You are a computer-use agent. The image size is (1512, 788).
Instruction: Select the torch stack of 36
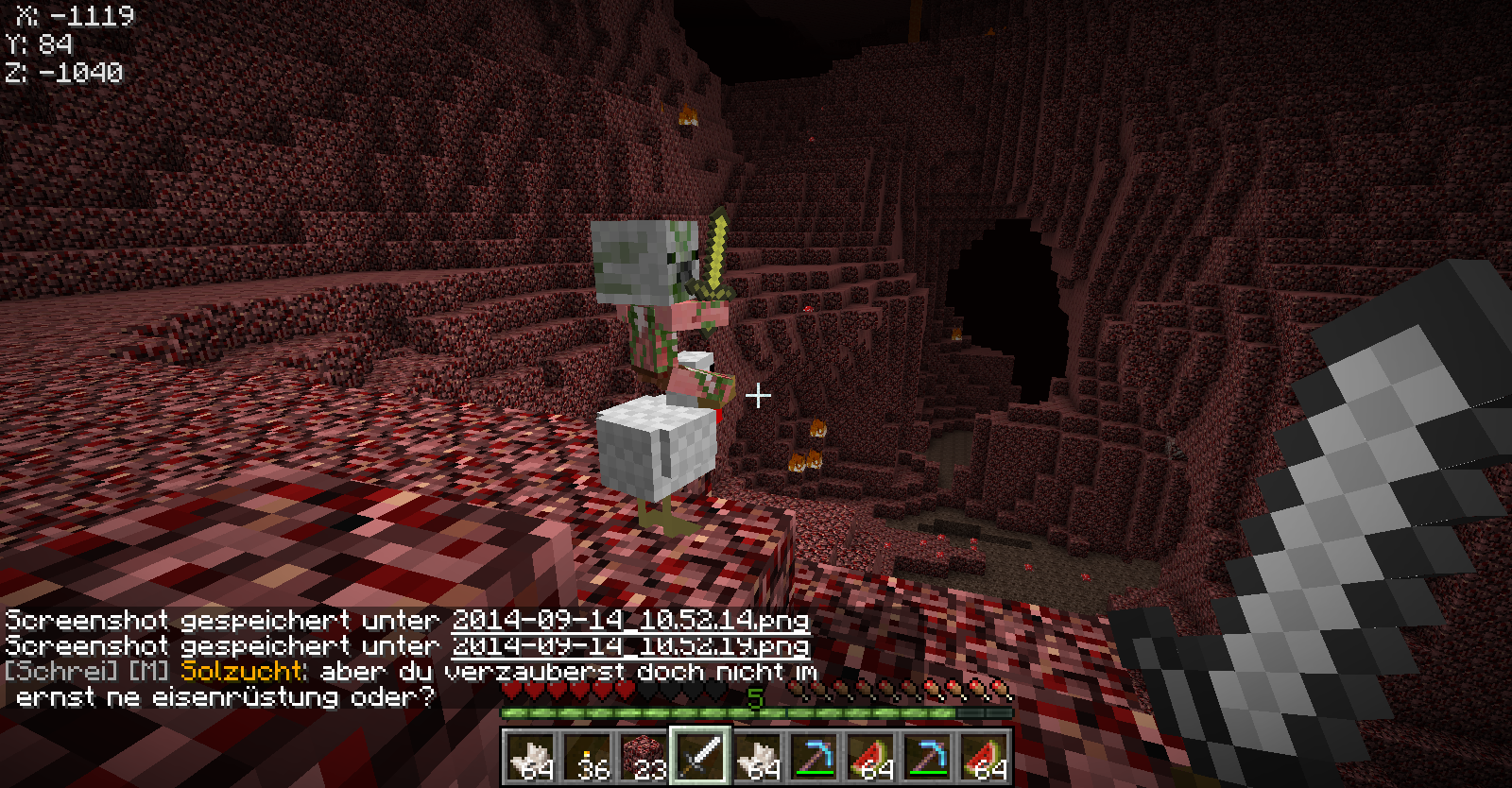[587, 757]
